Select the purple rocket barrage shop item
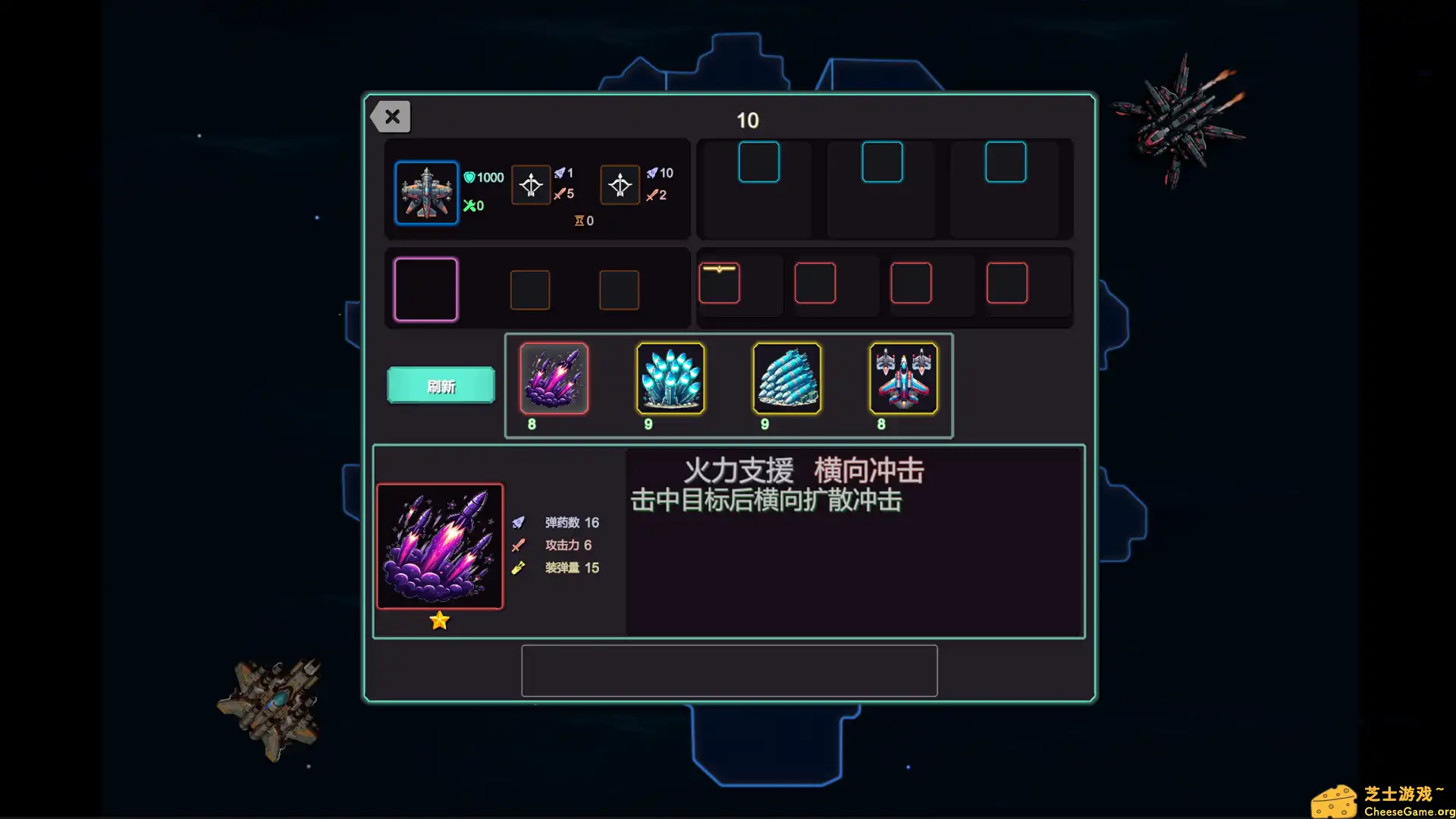1456x819 pixels. click(554, 379)
